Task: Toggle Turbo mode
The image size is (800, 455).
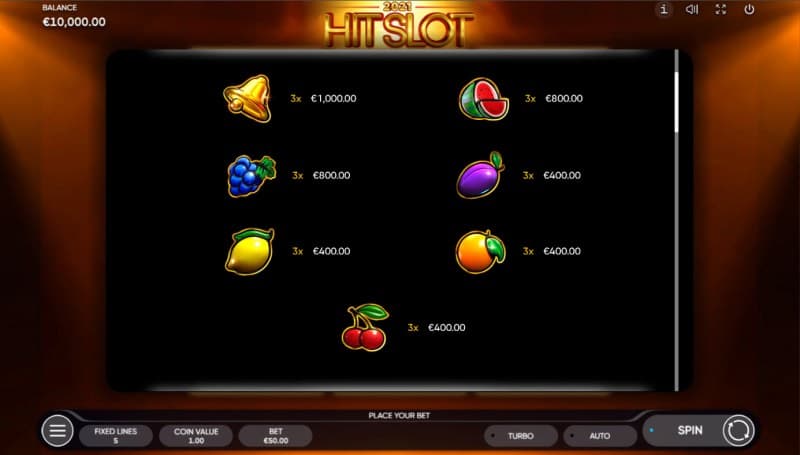Action: [x=520, y=436]
